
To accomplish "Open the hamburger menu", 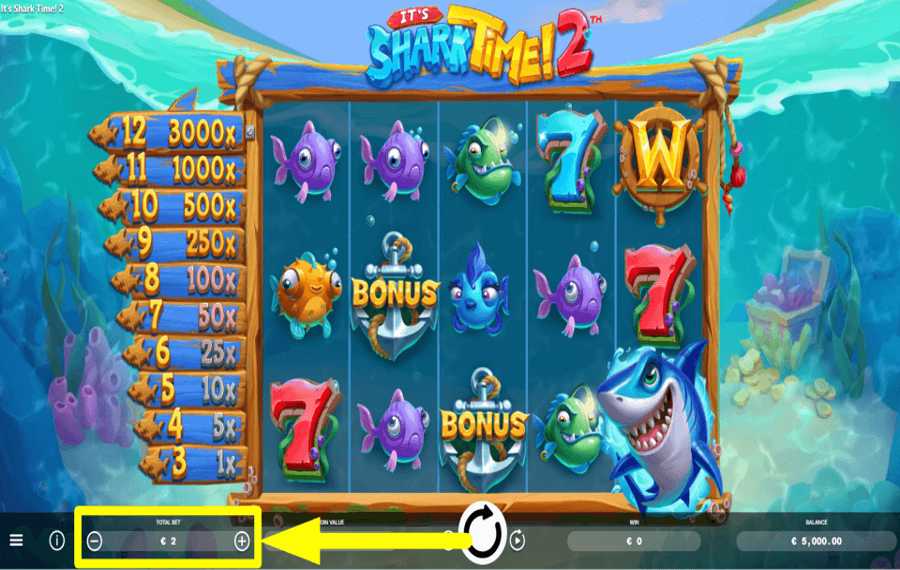I will [x=16, y=540].
